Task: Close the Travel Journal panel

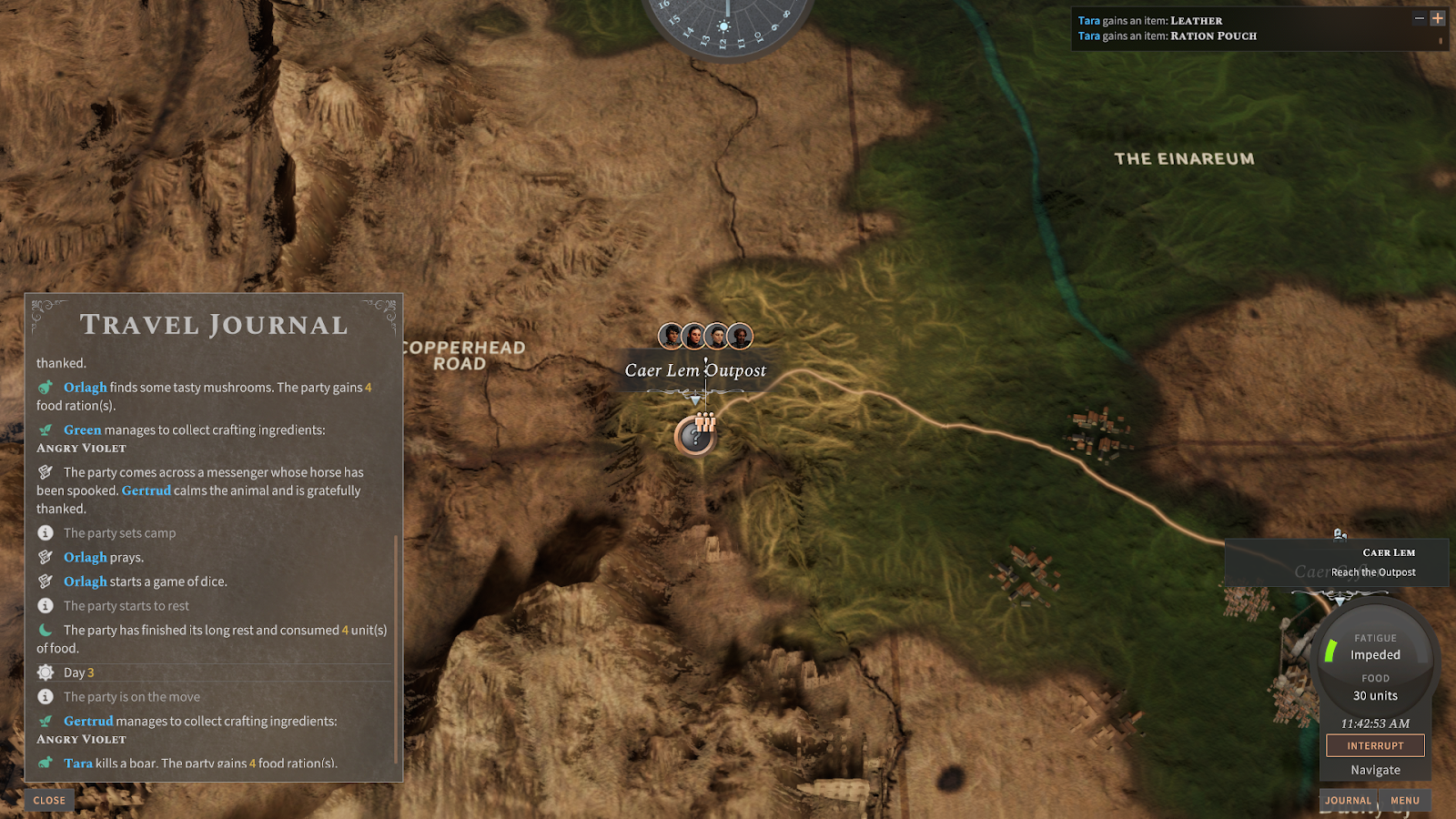Action: tap(49, 801)
